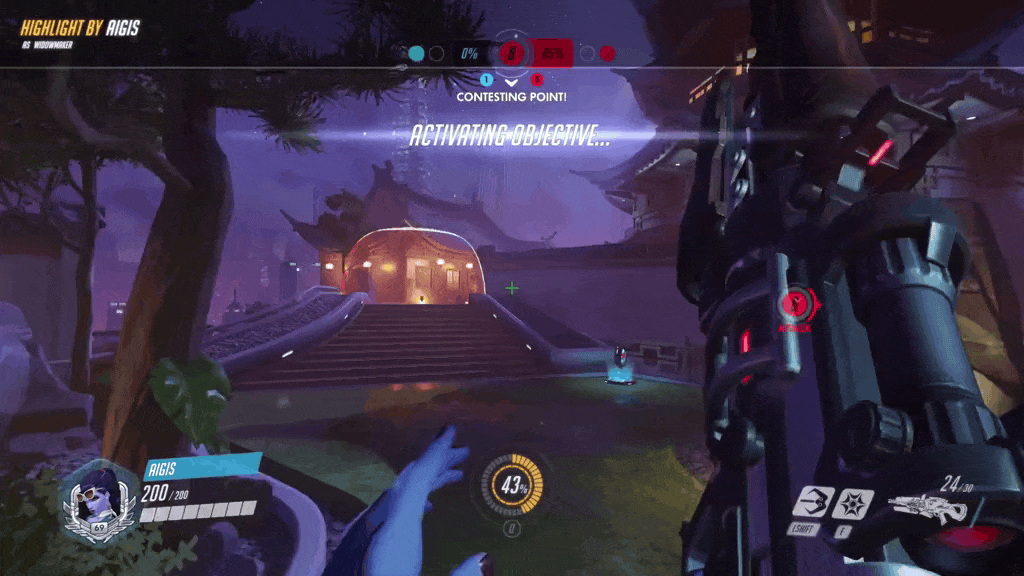Click the blue team player count badge
1024x576 pixels.
pyautogui.click(x=487, y=80)
